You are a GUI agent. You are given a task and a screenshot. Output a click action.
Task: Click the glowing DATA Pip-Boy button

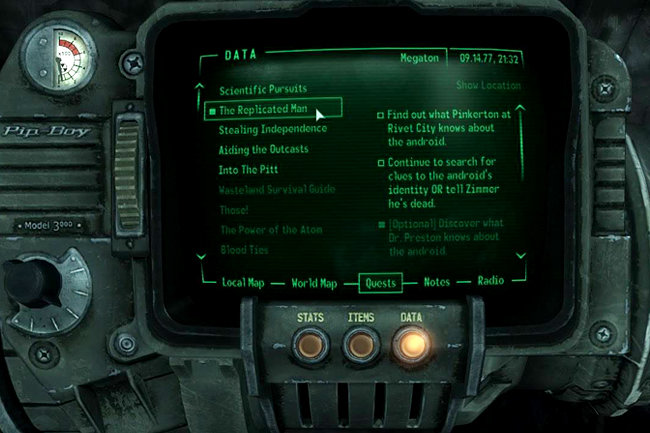pos(411,344)
